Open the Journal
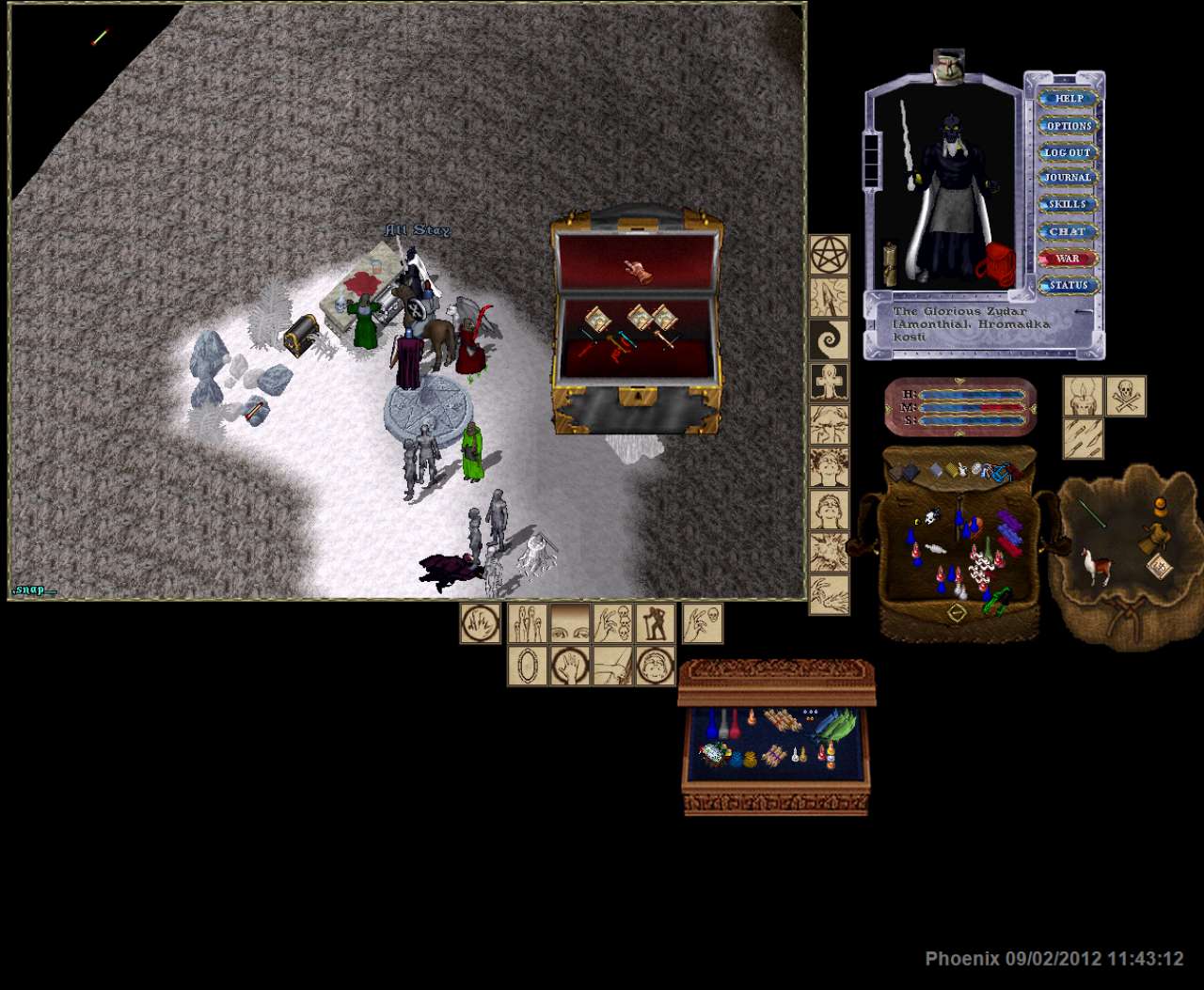 1069,178
